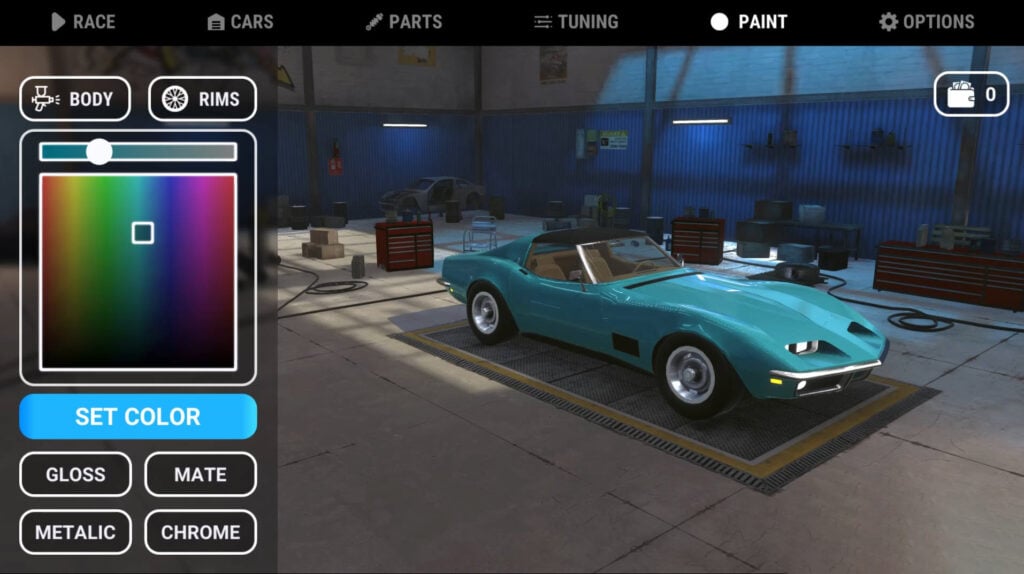Choose the Chrome finish

[x=200, y=532]
